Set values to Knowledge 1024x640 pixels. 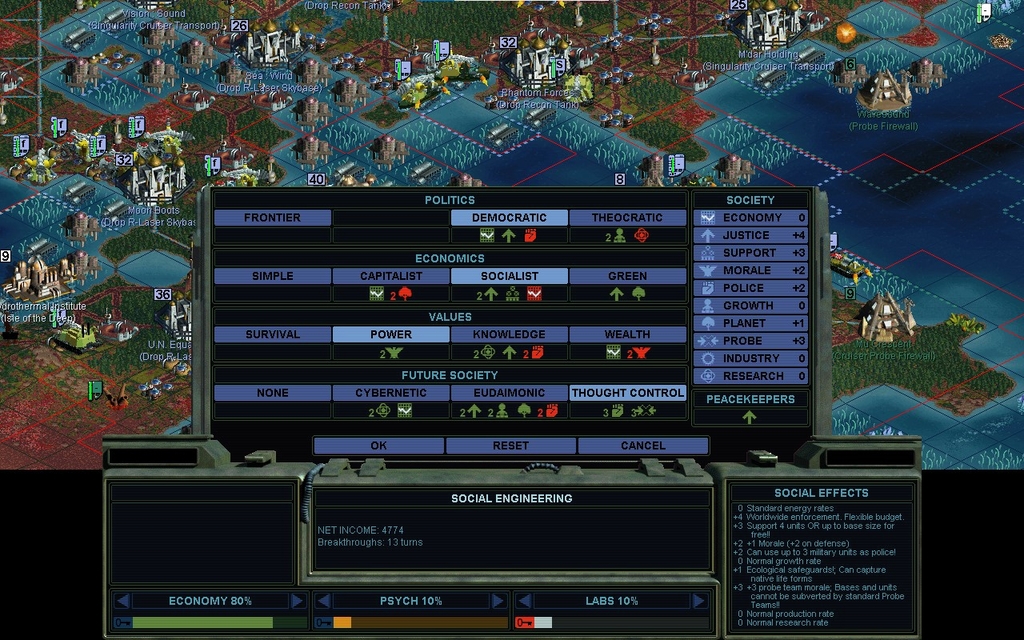pos(509,335)
